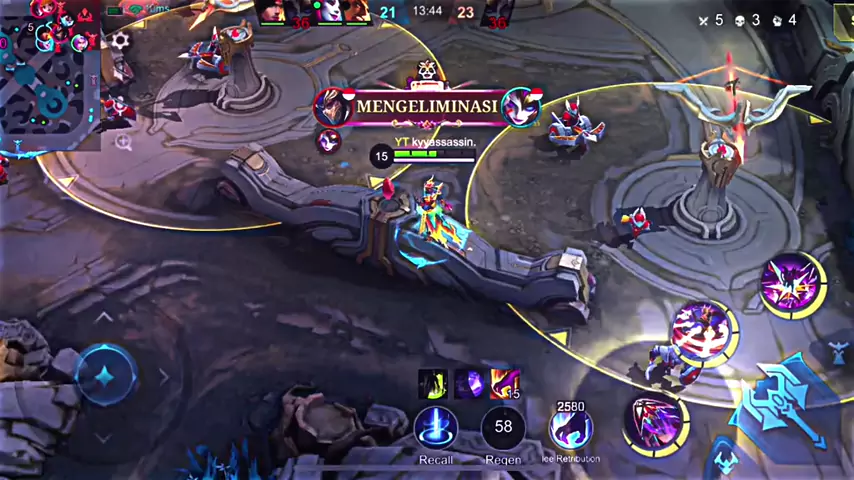
Task: Cast the Ice Retribution spell
Action: coord(570,429)
